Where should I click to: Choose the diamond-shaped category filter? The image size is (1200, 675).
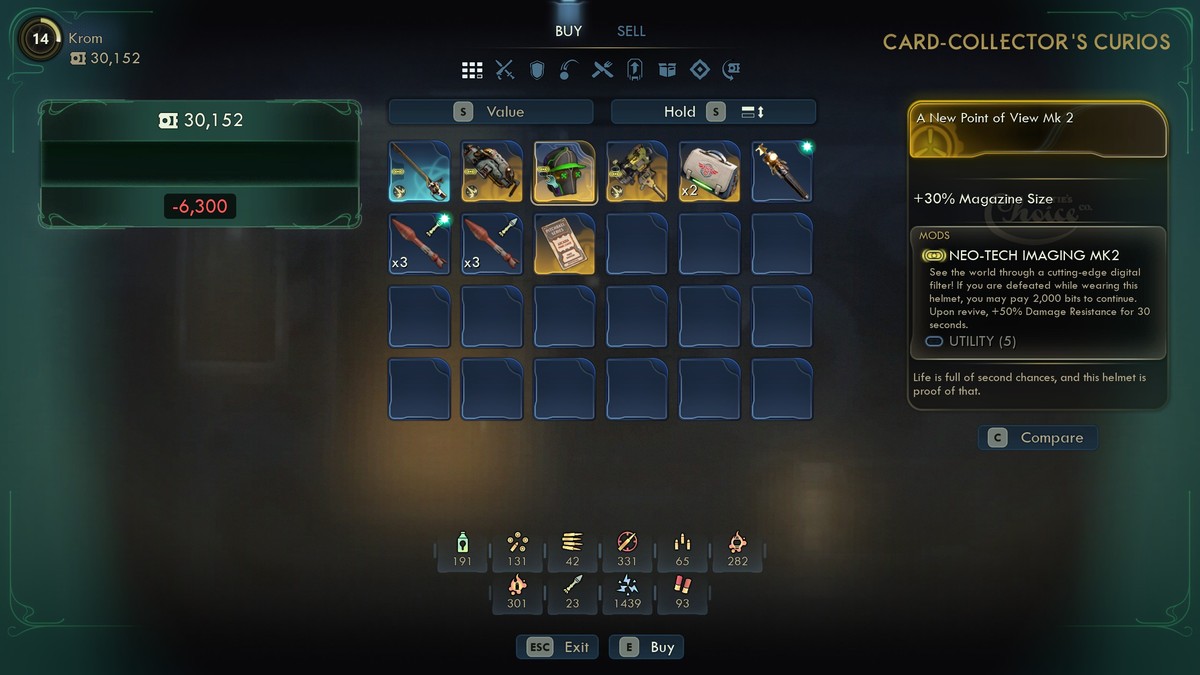700,70
